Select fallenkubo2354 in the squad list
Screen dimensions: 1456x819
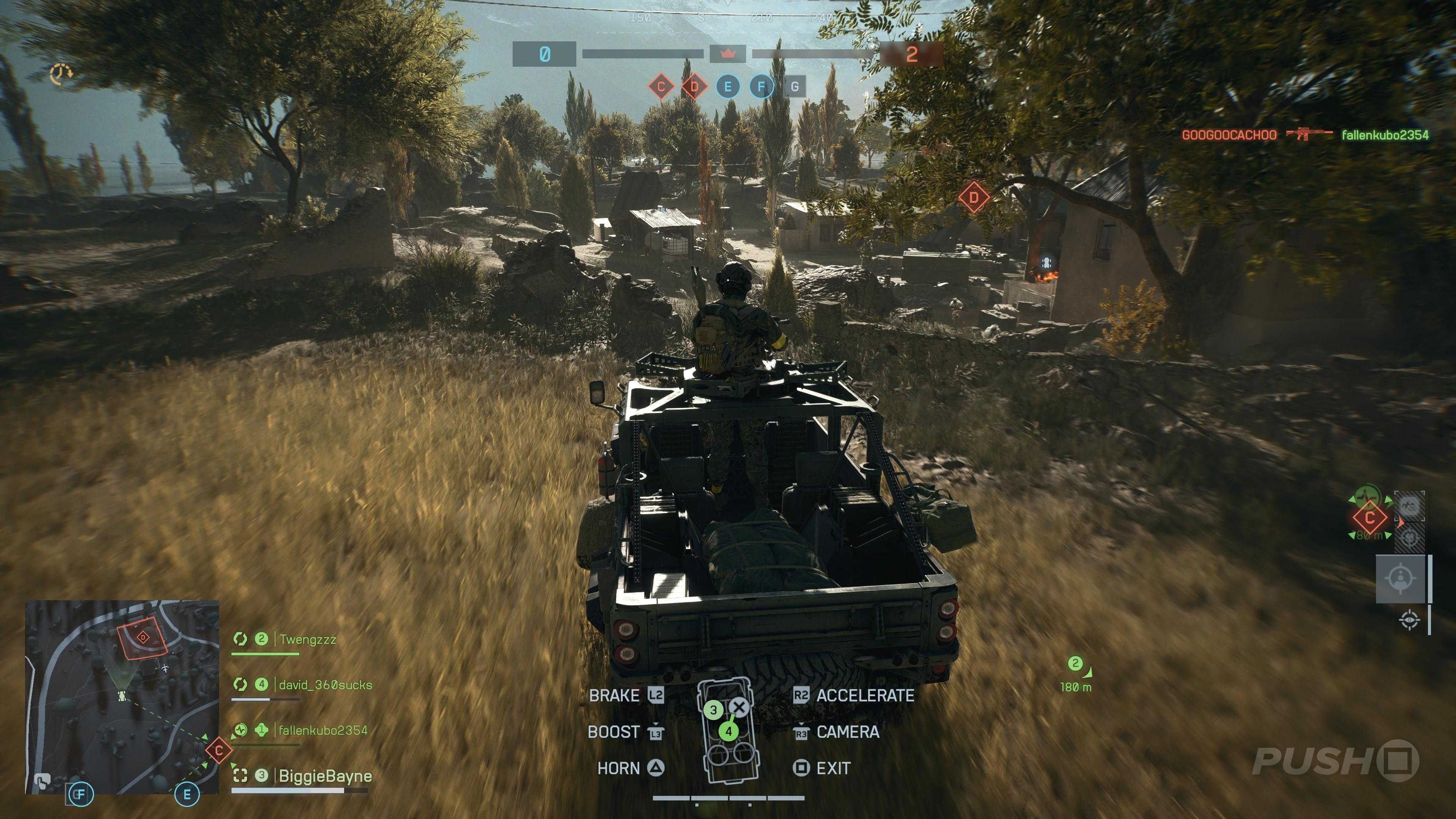pyautogui.click(x=323, y=730)
